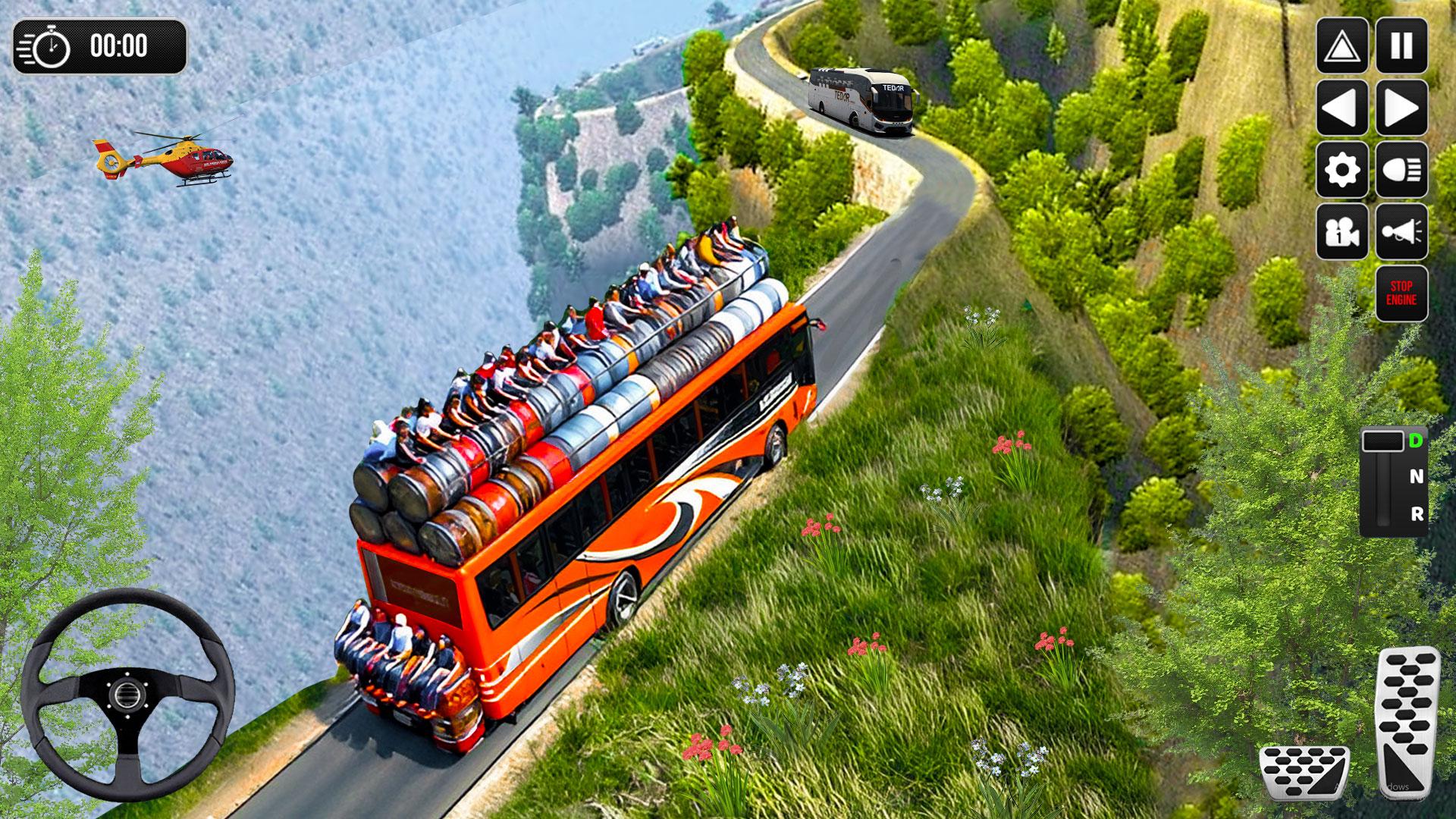Shift gear to D for drive
The width and height of the screenshot is (1456, 819).
click(1415, 441)
